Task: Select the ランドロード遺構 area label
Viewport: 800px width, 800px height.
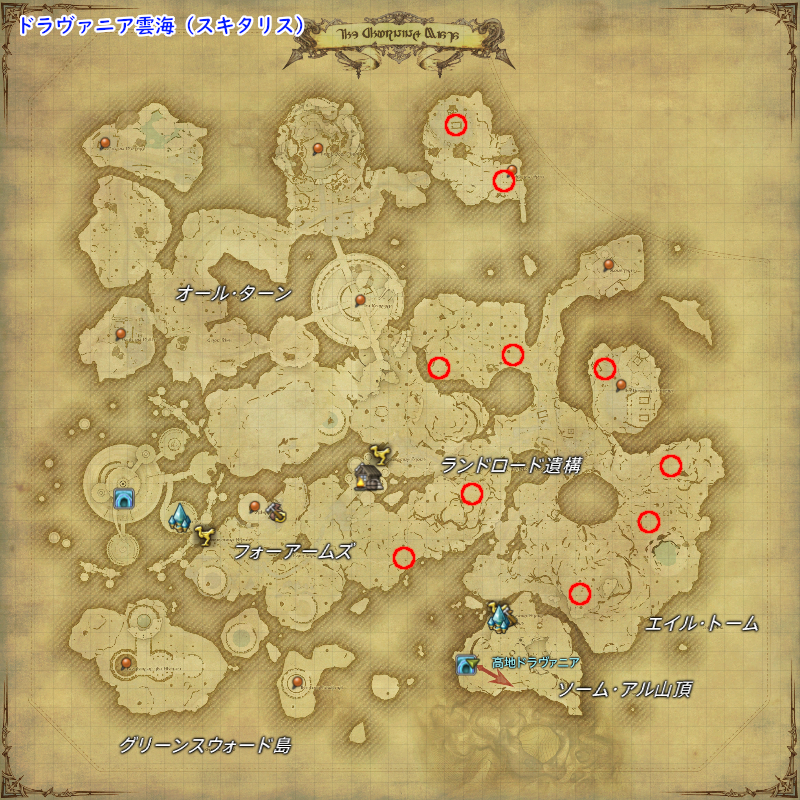Action: (511, 466)
